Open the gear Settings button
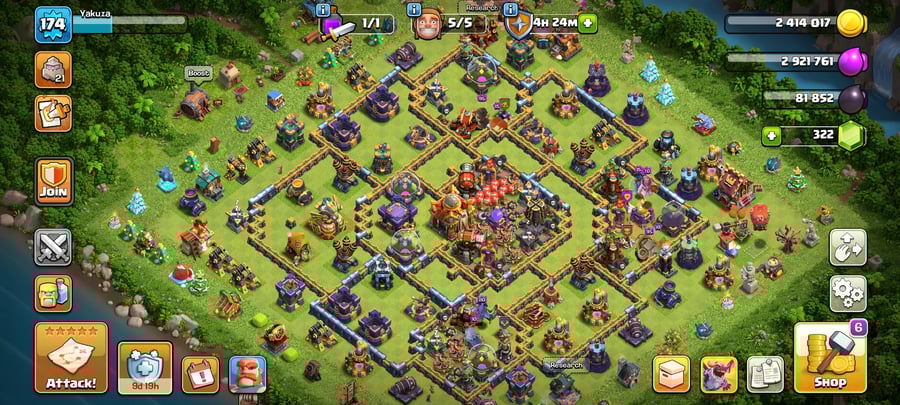 pyautogui.click(x=847, y=293)
